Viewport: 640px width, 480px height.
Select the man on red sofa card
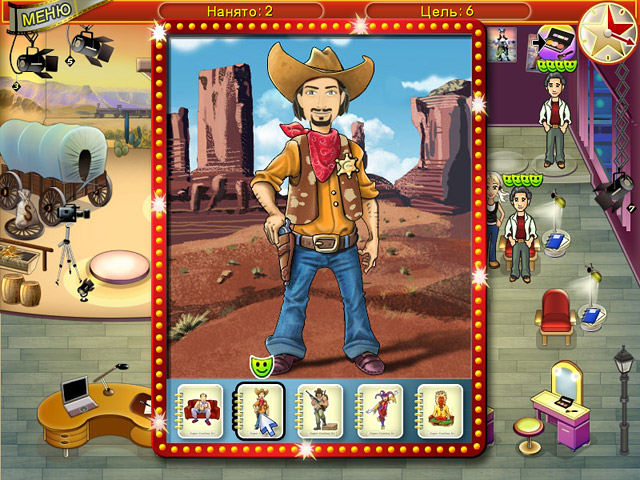[x=201, y=408]
